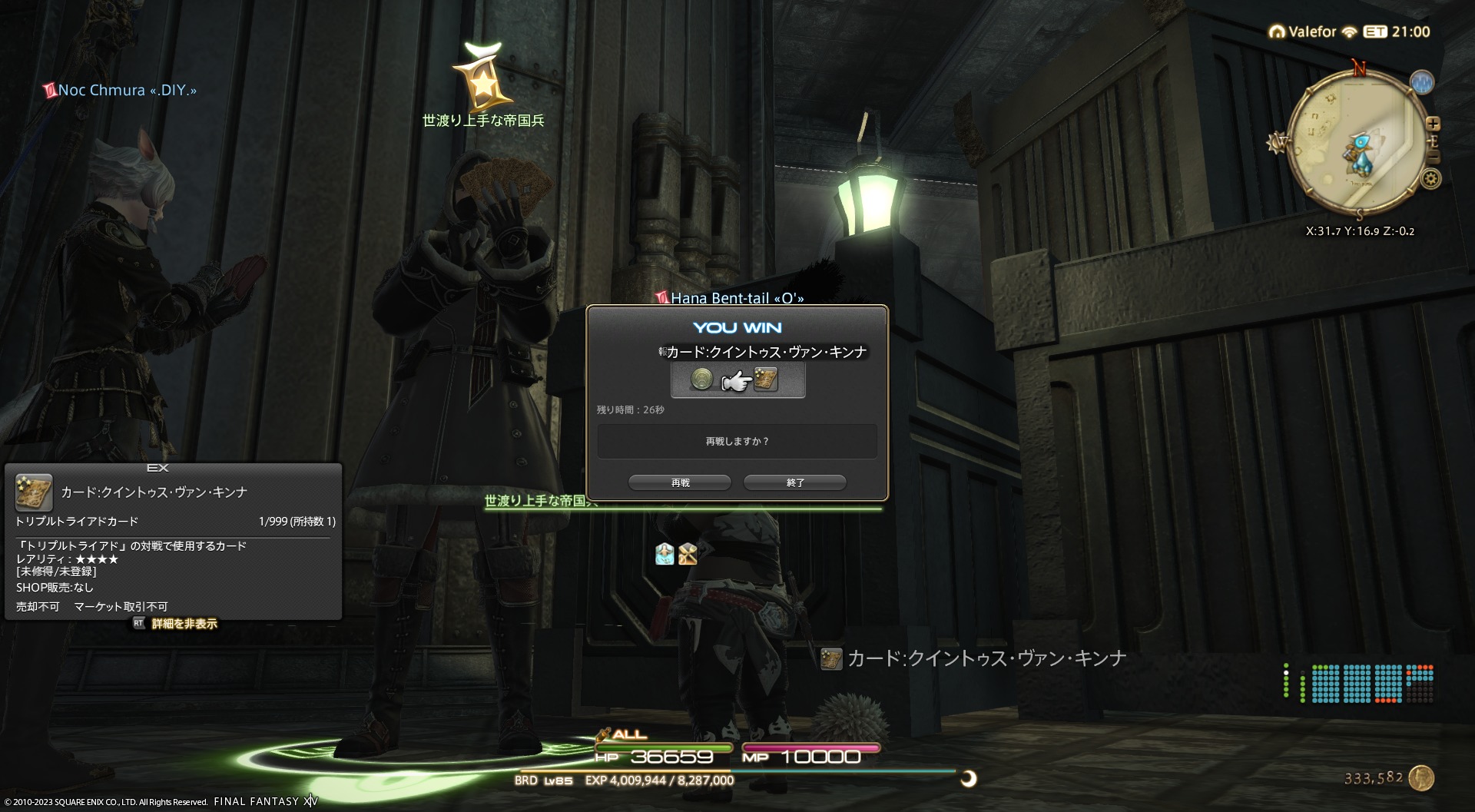Click the sun time-of-day icon on the minimap
This screenshot has width=1475, height=812.
click(1276, 143)
